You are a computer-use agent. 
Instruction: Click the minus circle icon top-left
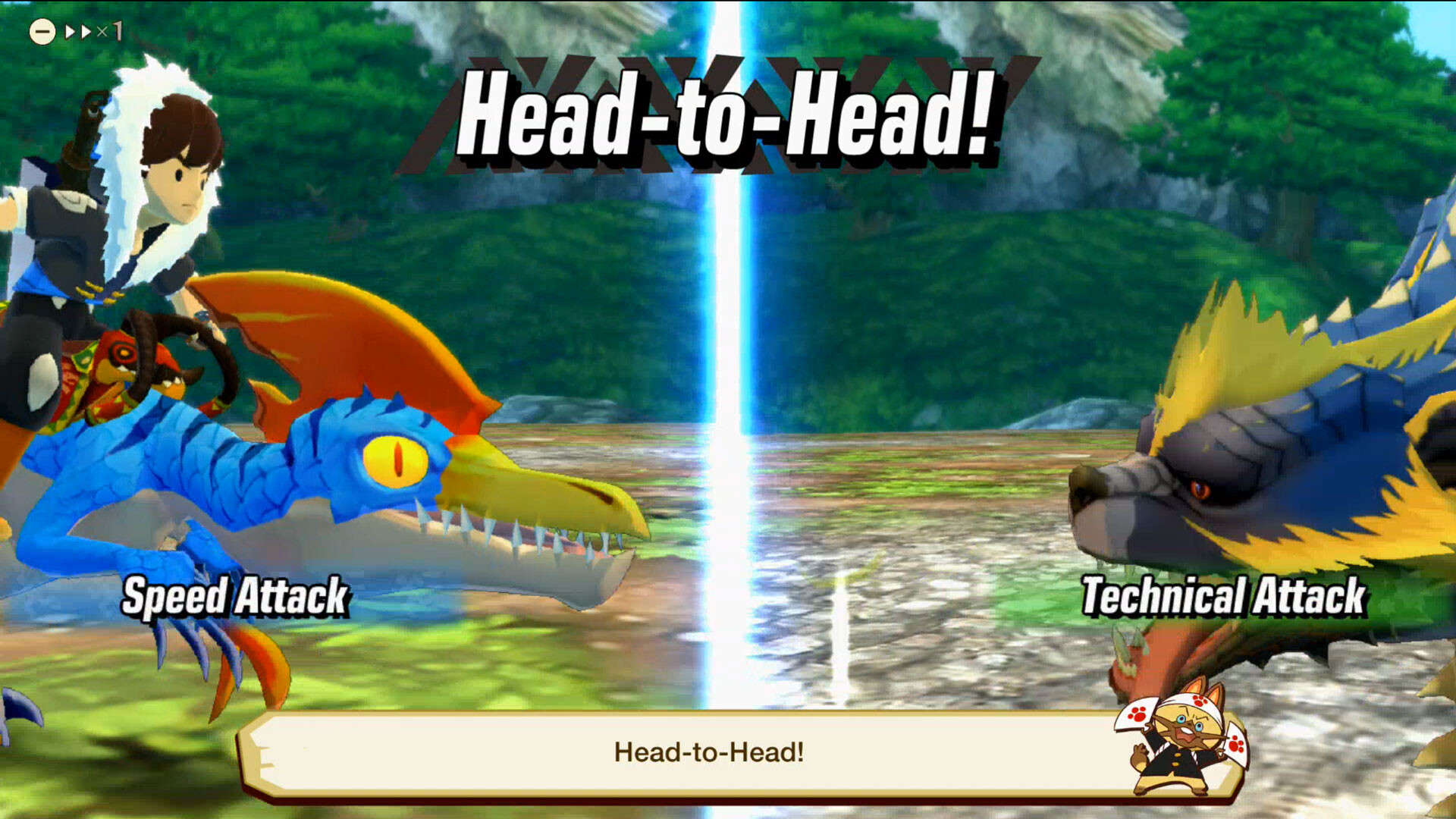tap(42, 30)
